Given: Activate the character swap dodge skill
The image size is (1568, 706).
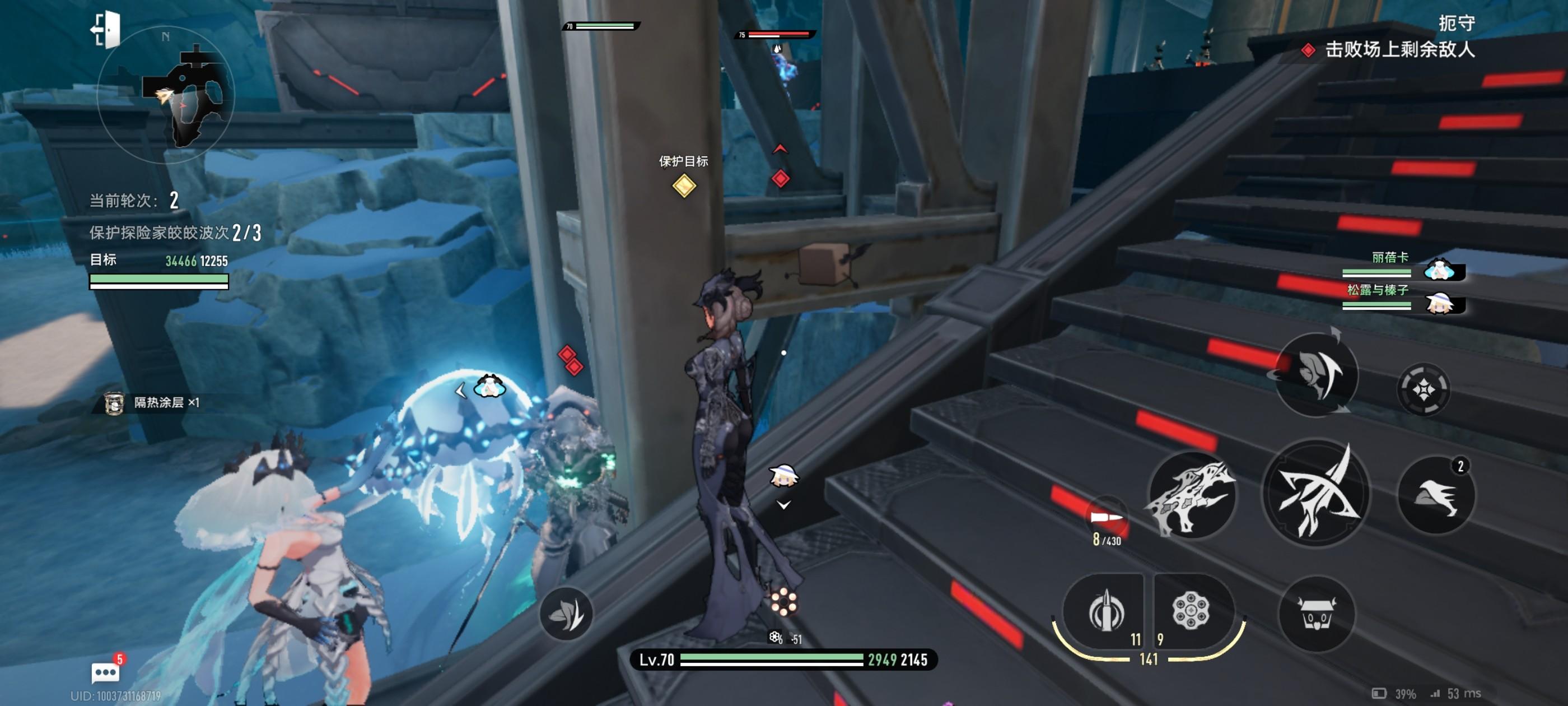Looking at the screenshot, I should 1316,373.
